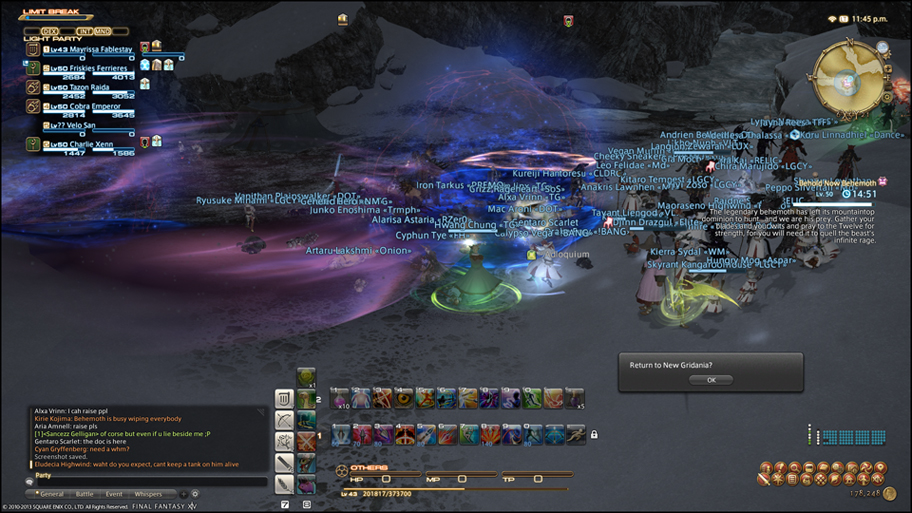Select the bow weapon gear-set icon
The image size is (912, 513).
pyautogui.click(x=285, y=420)
